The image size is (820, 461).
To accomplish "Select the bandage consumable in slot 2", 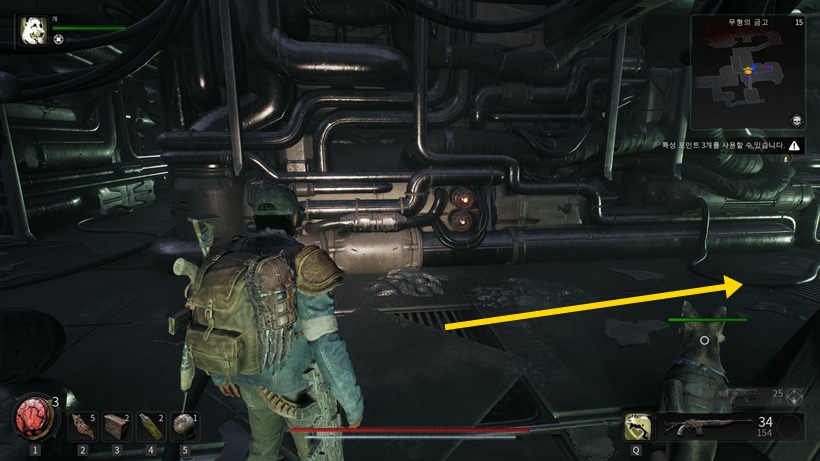I will pos(82,426).
